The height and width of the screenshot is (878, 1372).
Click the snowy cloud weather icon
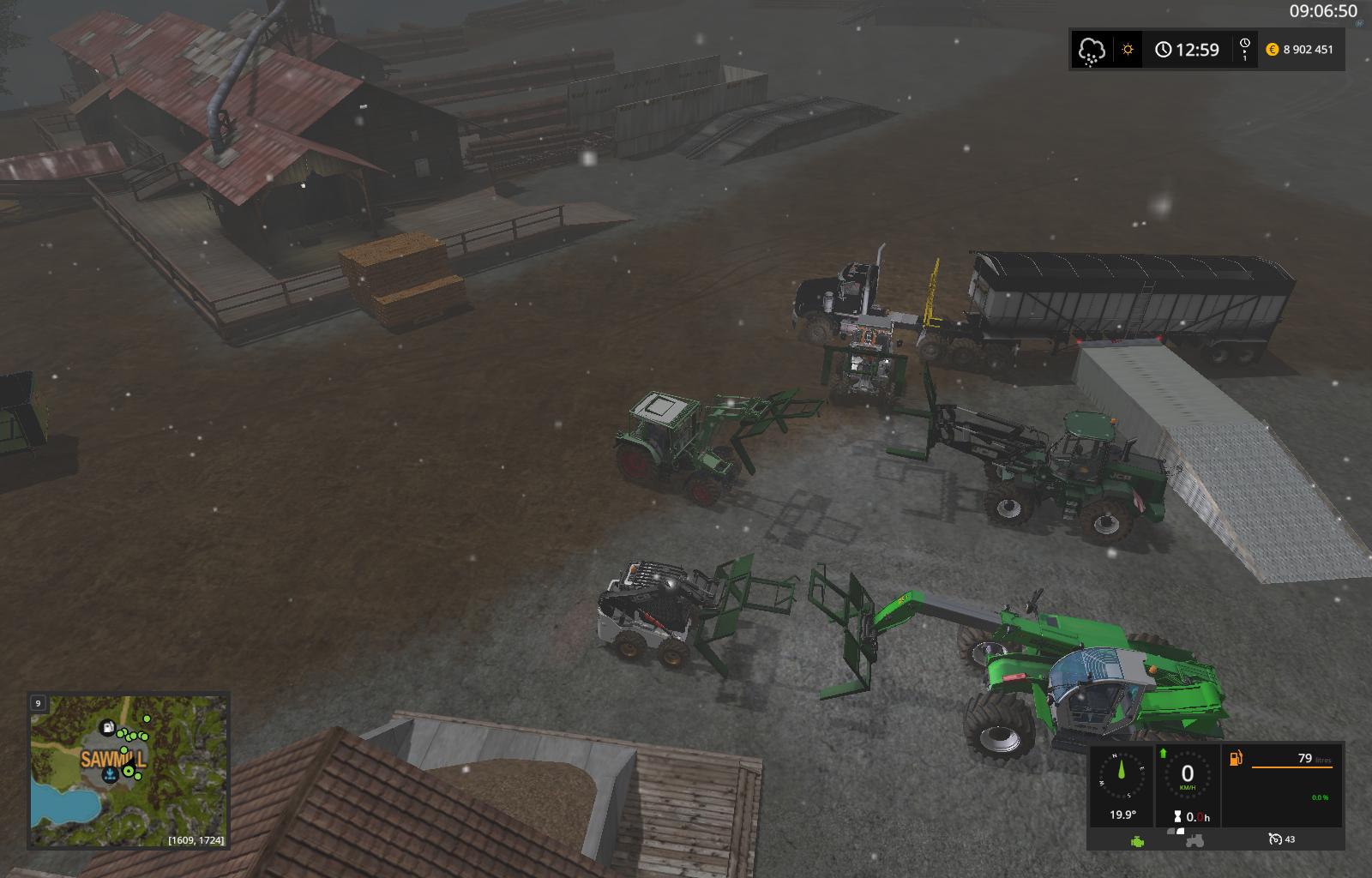[x=1092, y=50]
